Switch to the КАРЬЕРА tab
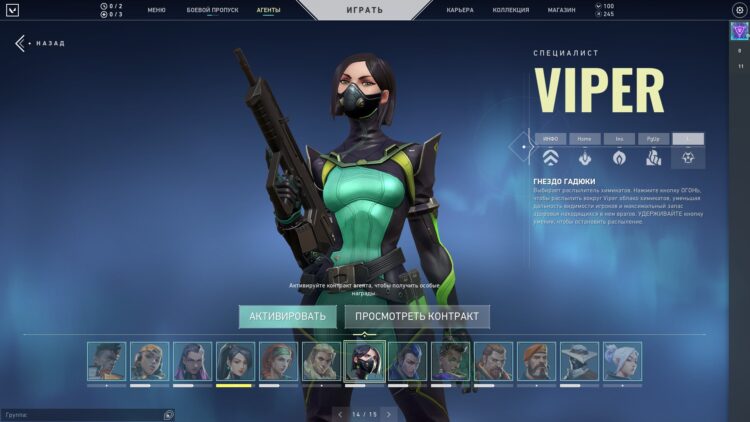This screenshot has height=422, width=750. 460,9
